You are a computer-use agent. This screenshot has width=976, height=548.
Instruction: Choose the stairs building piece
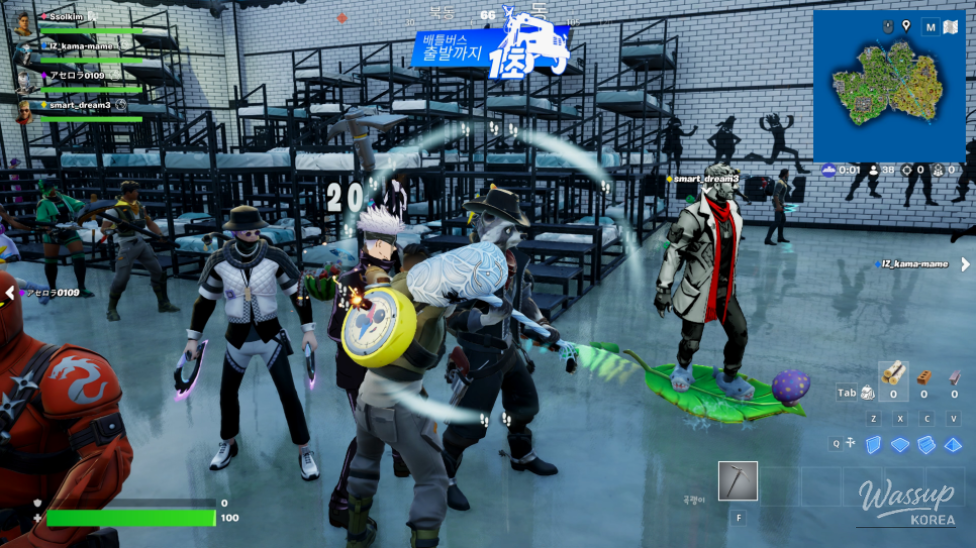click(x=927, y=444)
